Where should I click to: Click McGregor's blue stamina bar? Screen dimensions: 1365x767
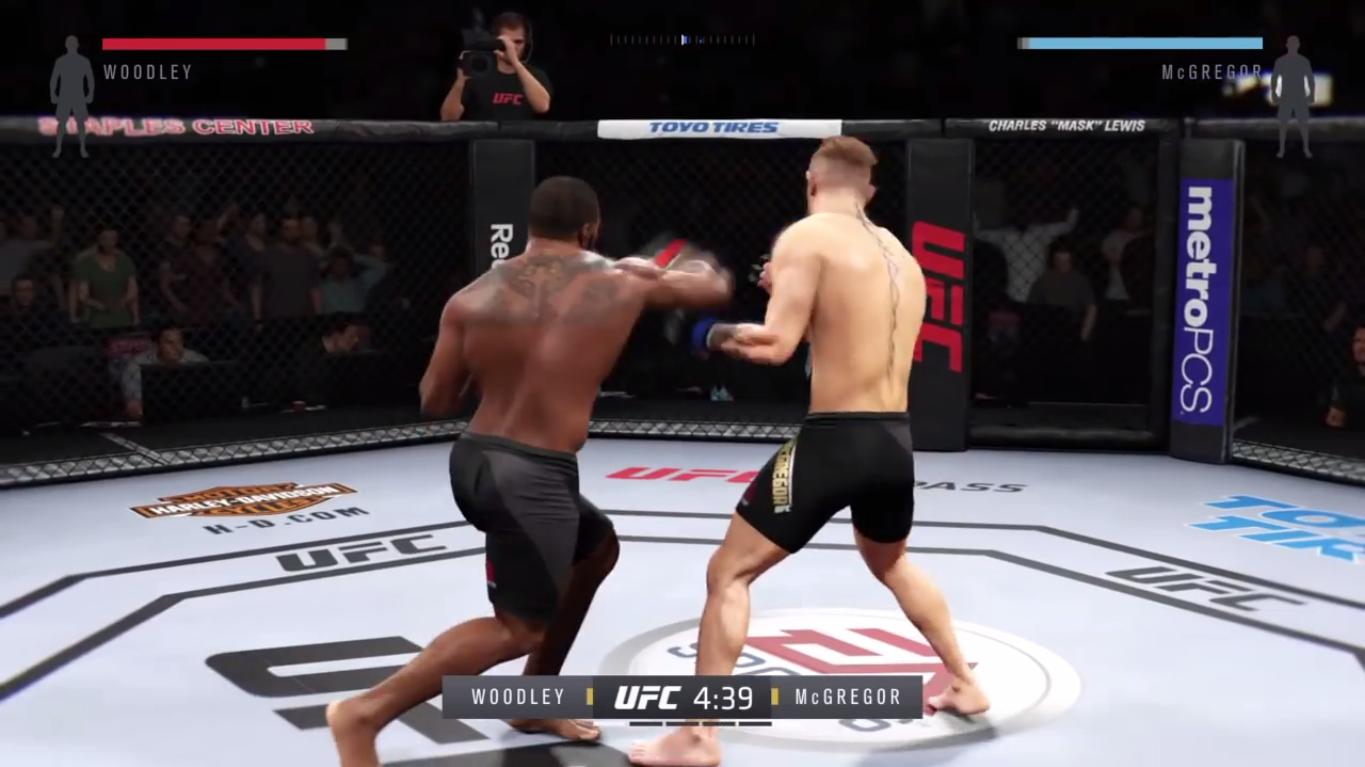[x=1140, y=45]
